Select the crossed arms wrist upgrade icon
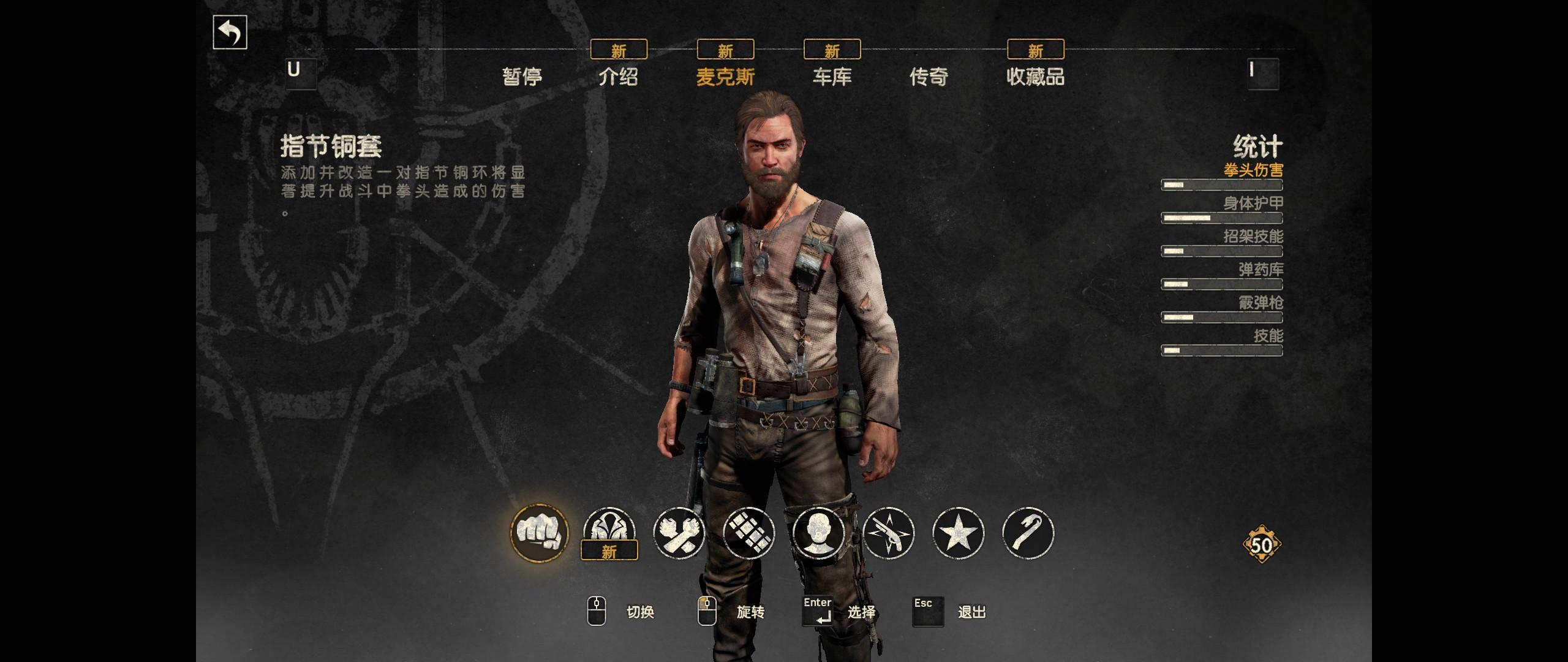Screen dimensions: 1568x662 pyautogui.click(x=679, y=532)
